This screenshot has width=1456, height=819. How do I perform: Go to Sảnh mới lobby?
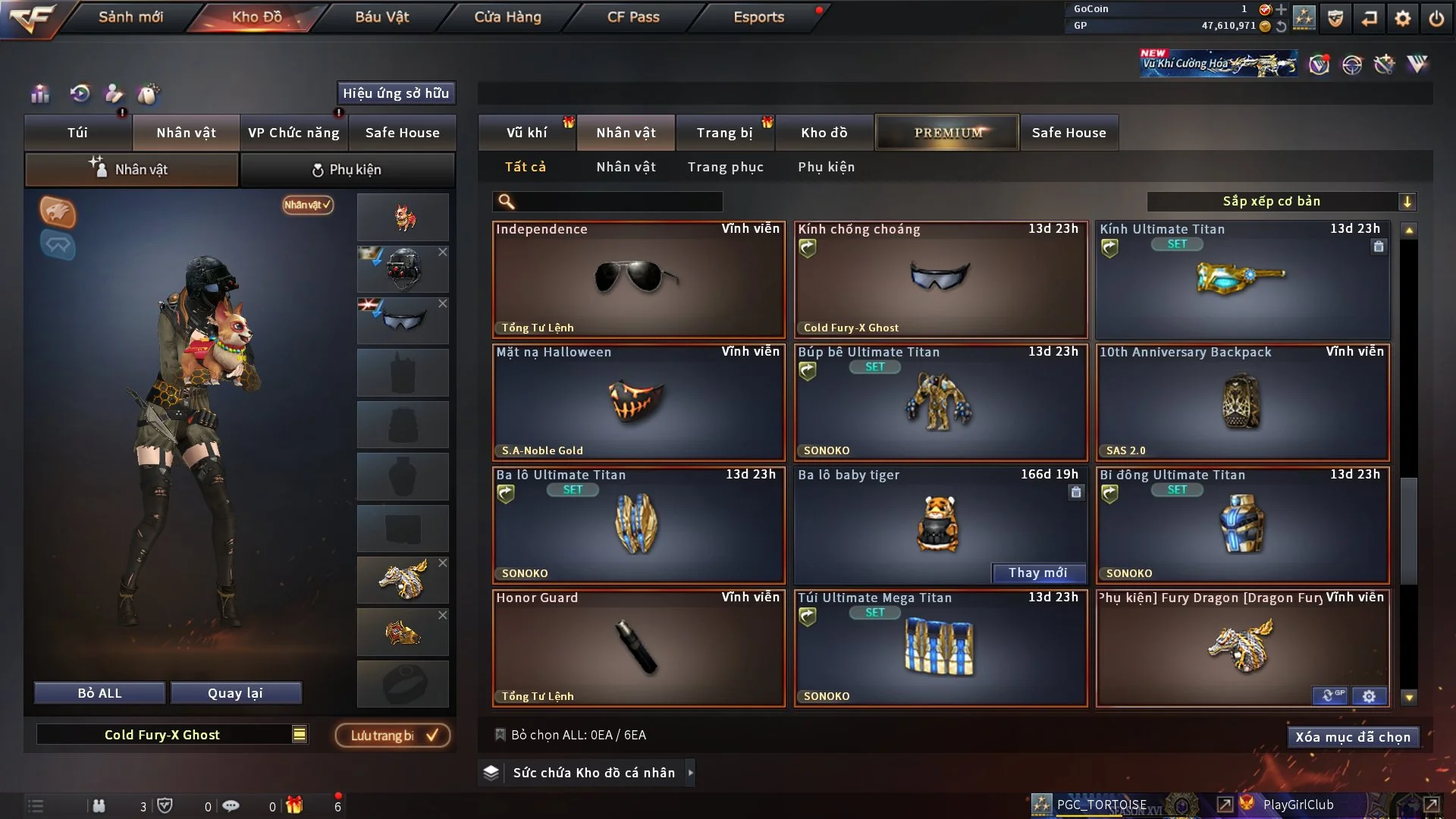tap(130, 17)
